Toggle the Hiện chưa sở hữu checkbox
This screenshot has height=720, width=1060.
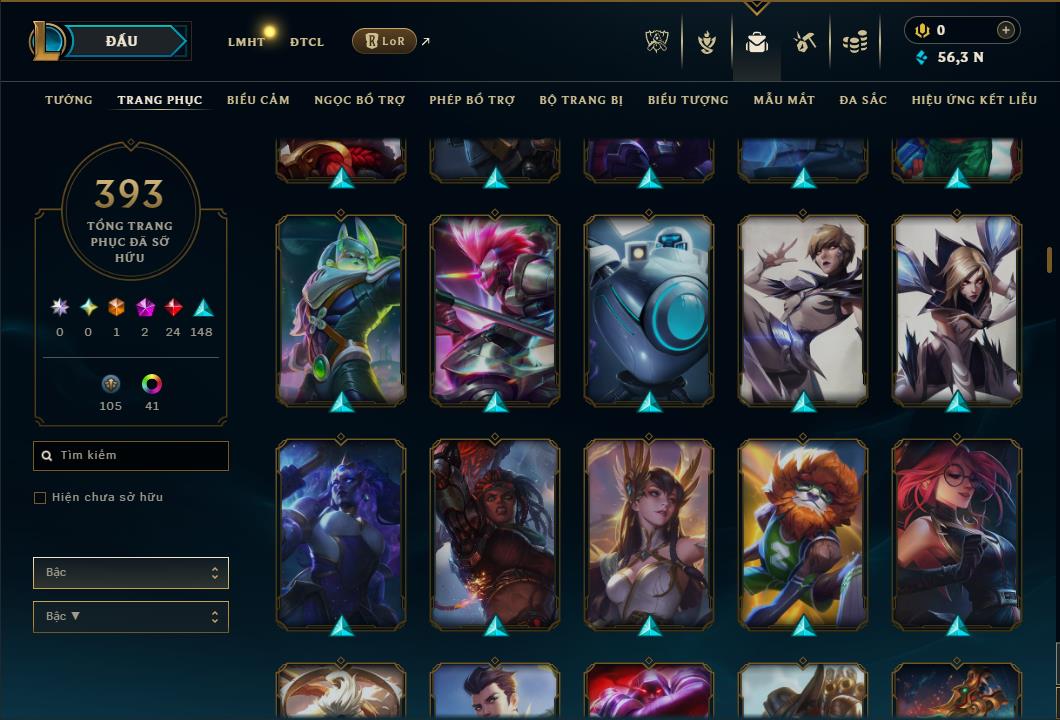40,498
